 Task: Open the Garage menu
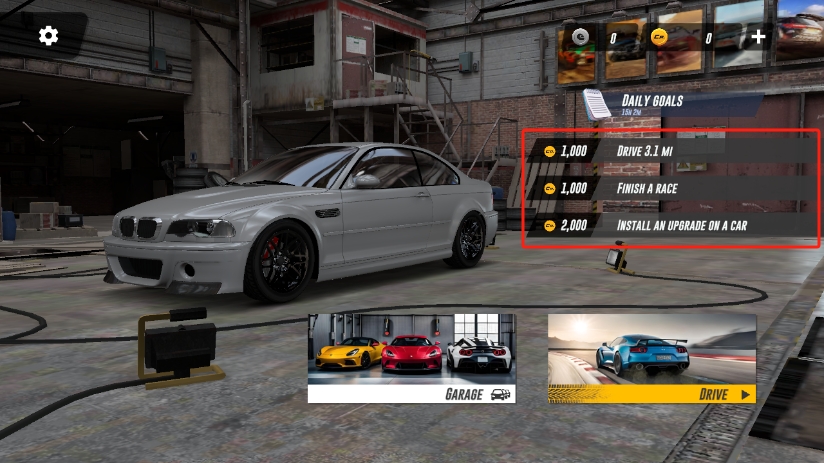point(411,357)
